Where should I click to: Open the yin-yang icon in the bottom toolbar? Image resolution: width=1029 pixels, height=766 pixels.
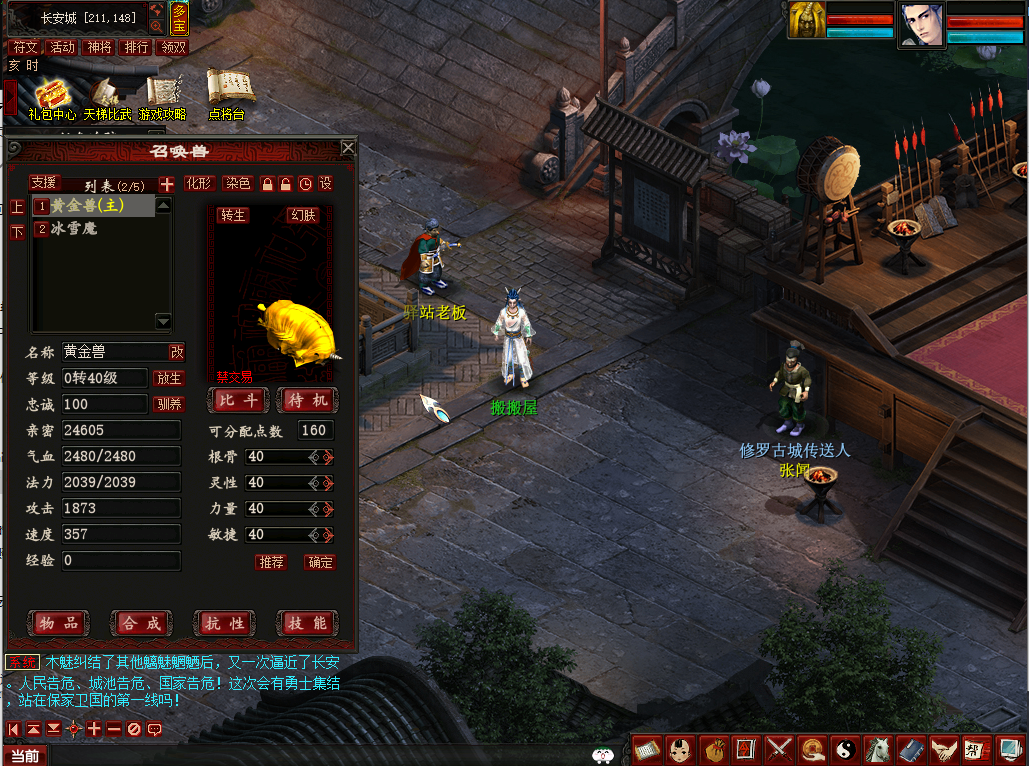pos(844,749)
